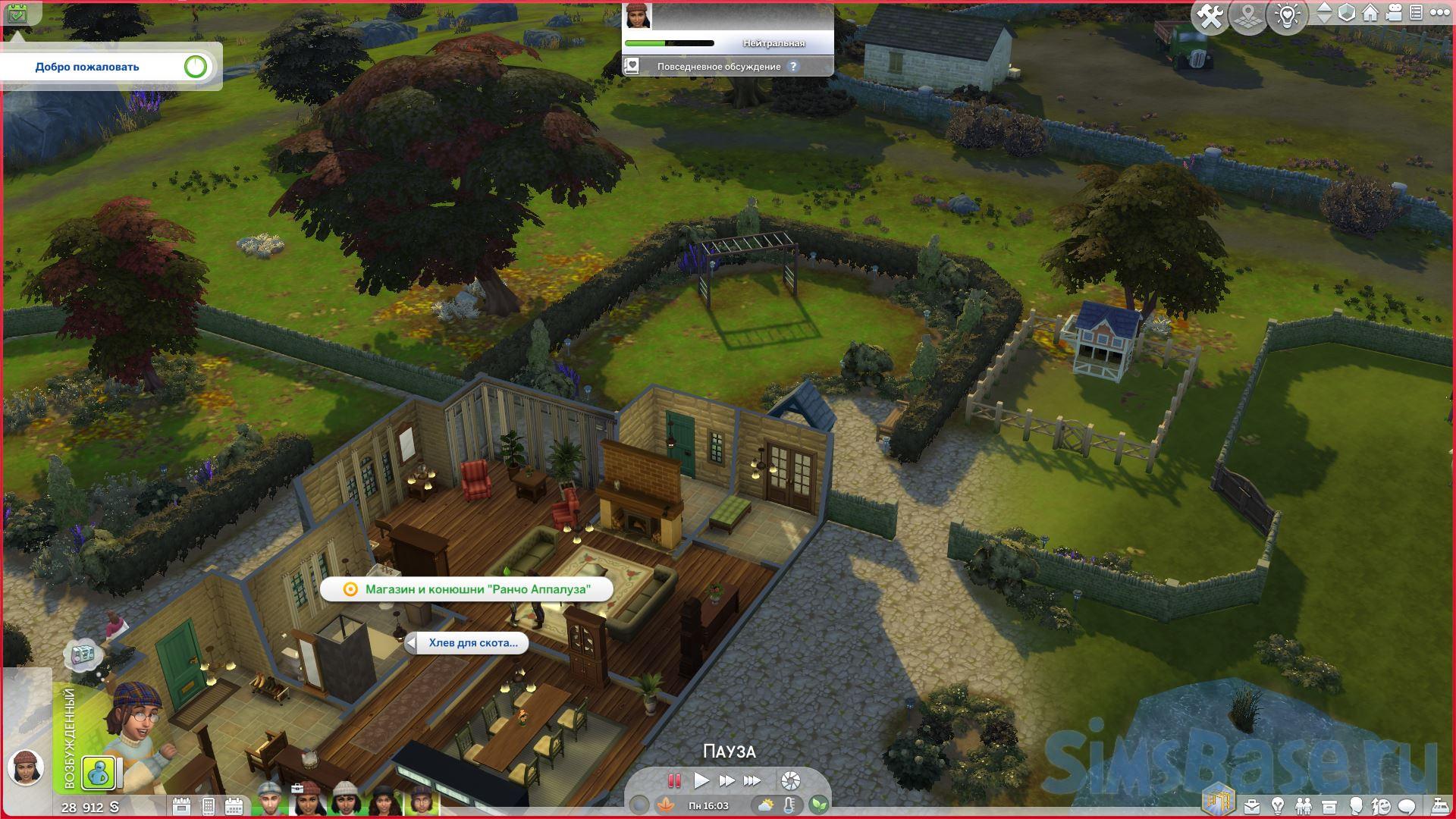Open the three-dots game menu

coord(1438,13)
